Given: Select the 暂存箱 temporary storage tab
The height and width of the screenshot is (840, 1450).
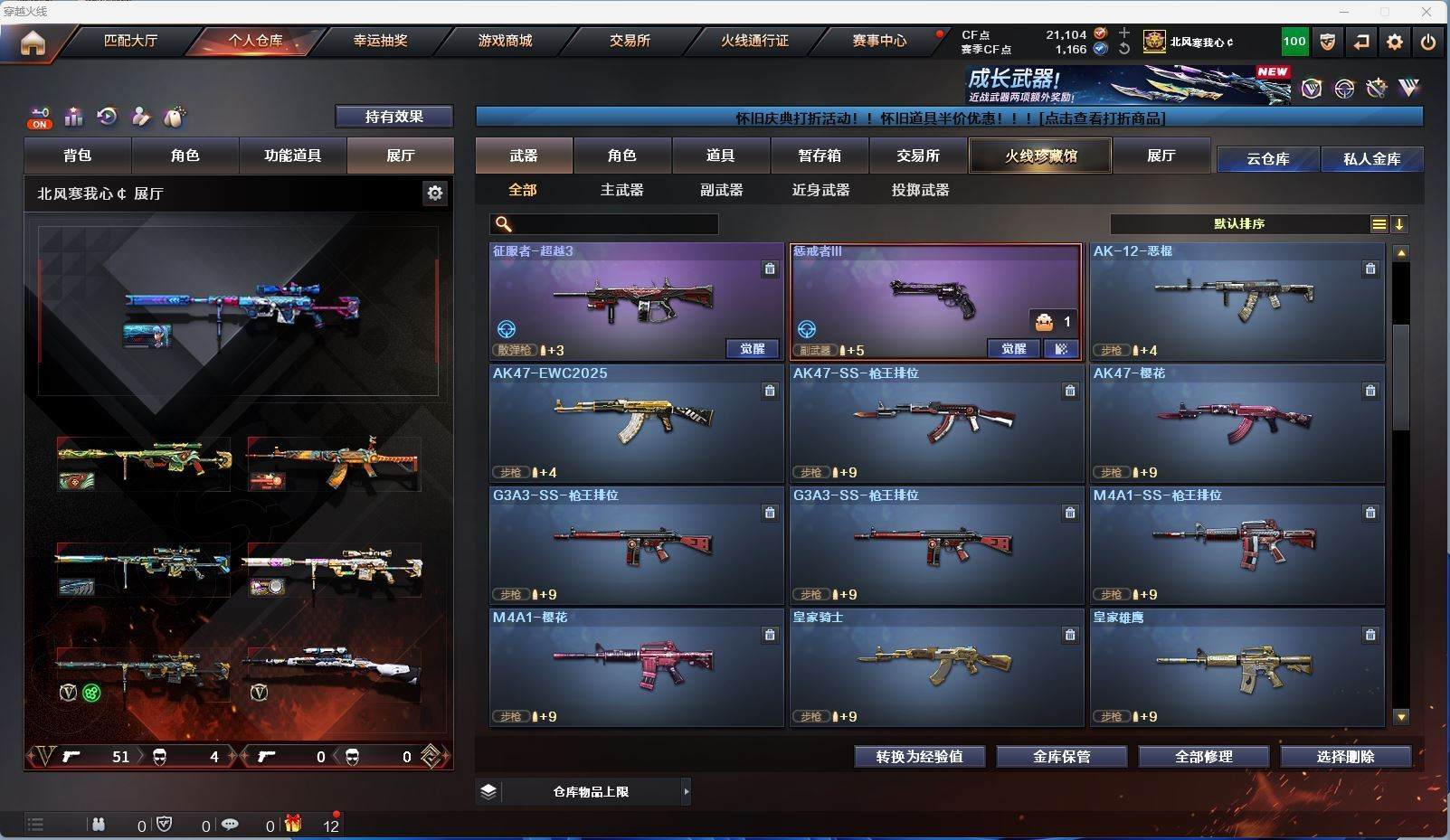Looking at the screenshot, I should click(820, 156).
